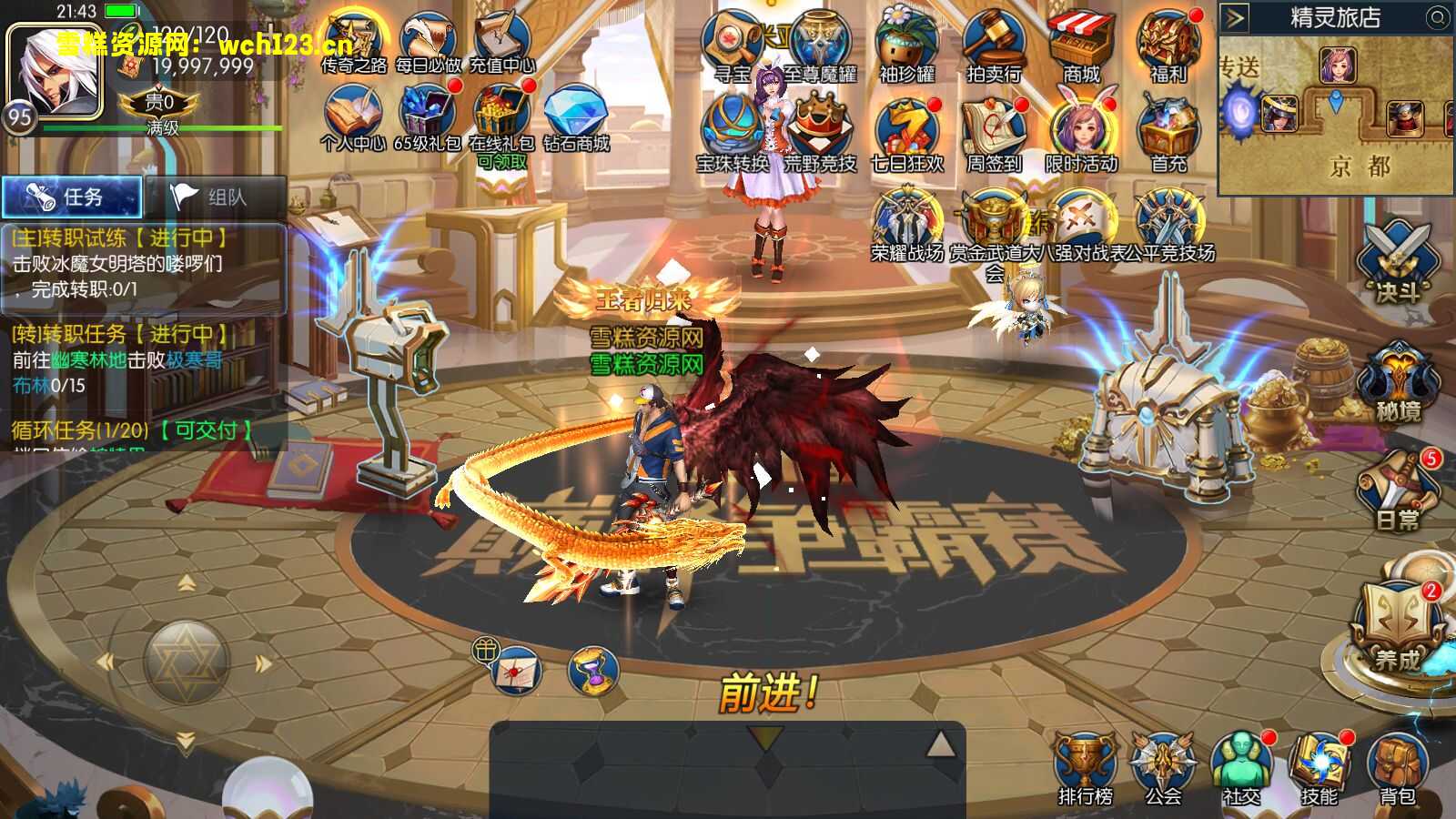Open the 组队 team tab
This screenshot has width=1456, height=819.
pyautogui.click(x=214, y=197)
